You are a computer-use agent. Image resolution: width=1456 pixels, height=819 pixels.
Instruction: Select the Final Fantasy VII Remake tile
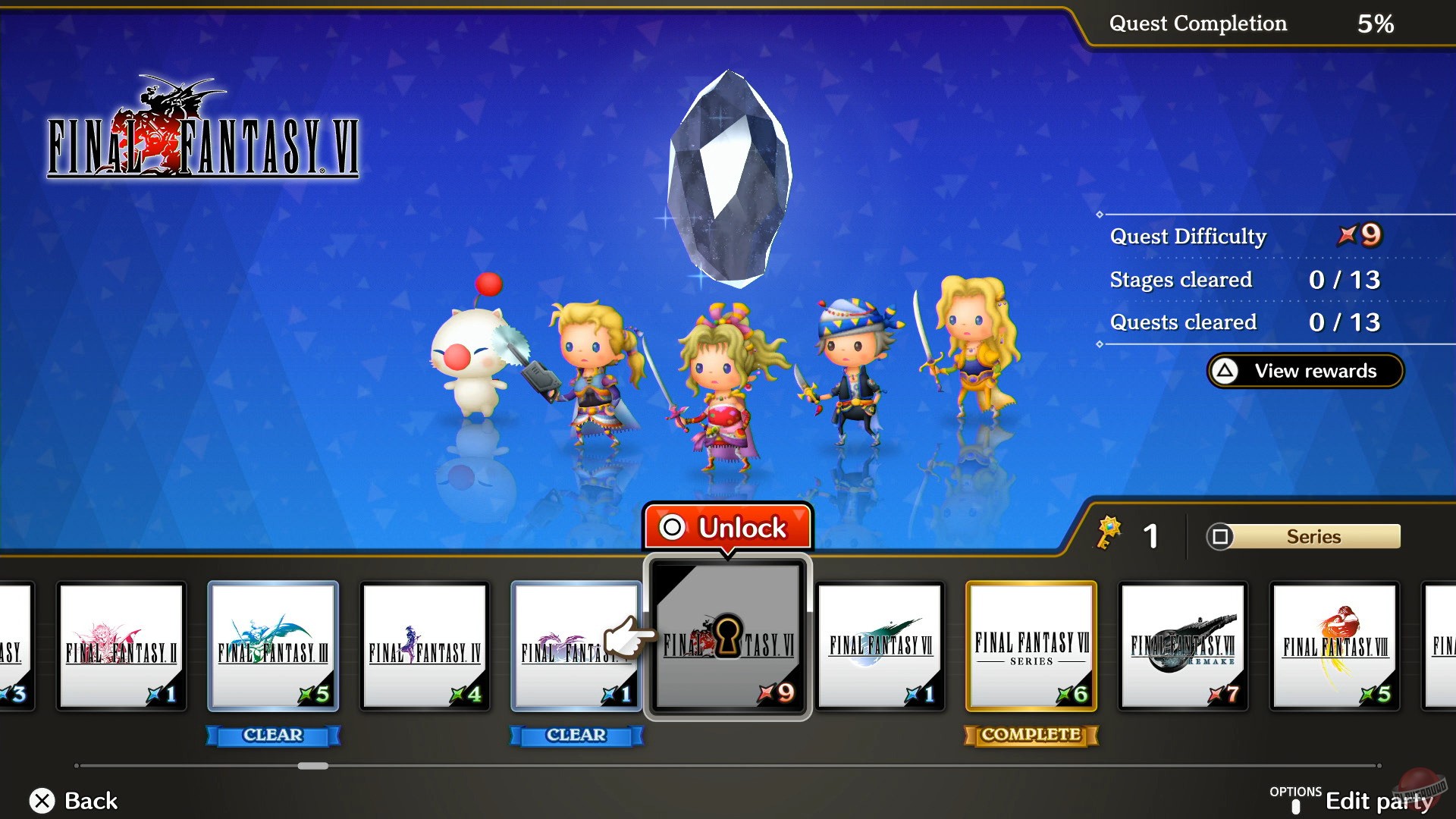coord(1183,645)
